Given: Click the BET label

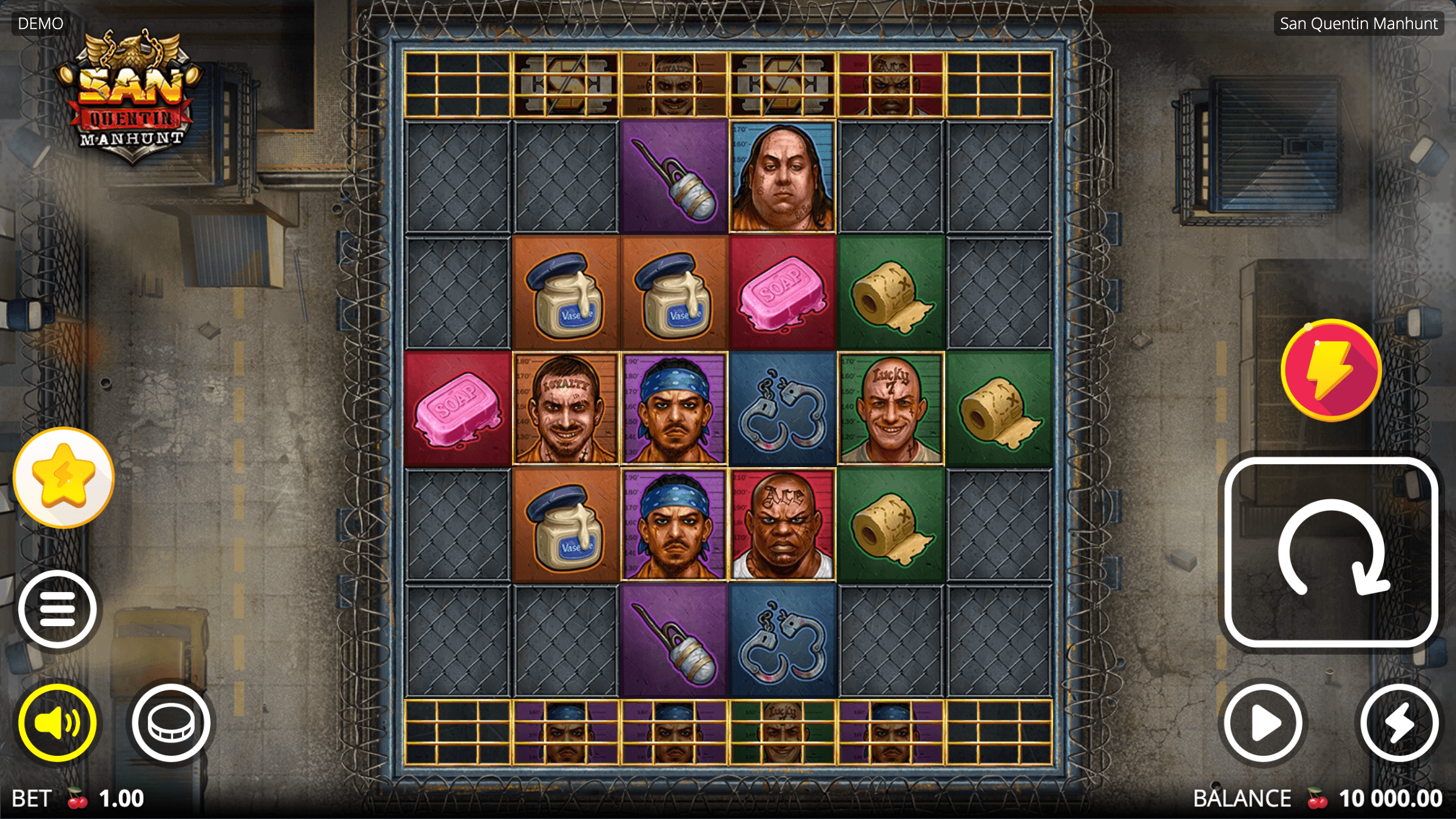Looking at the screenshot, I should (33, 798).
